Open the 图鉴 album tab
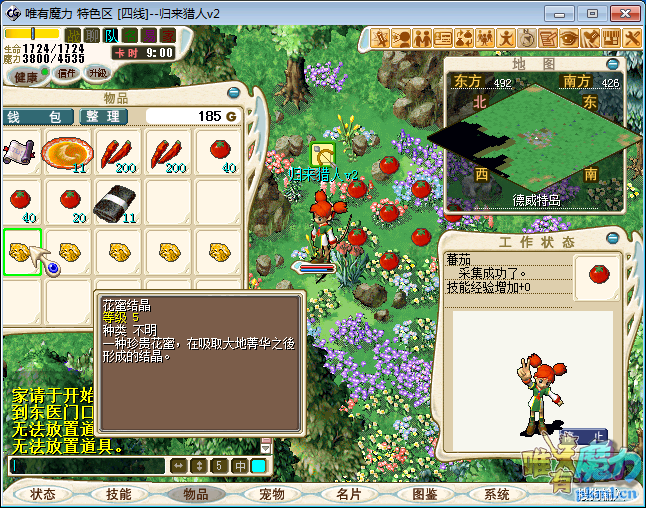Image resolution: width=646 pixels, height=508 pixels. point(424,494)
